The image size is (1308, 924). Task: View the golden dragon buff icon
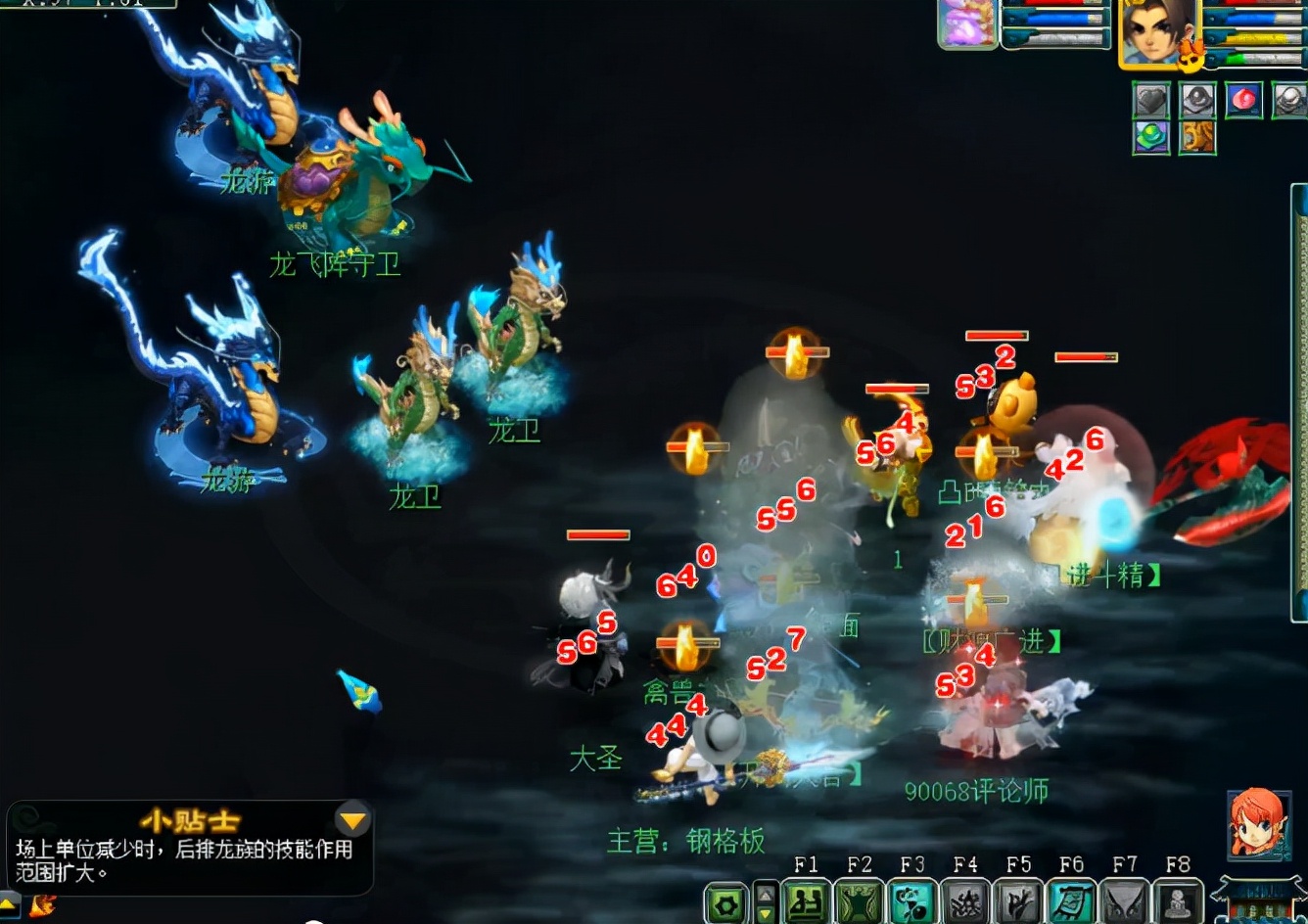pyautogui.click(x=1197, y=137)
